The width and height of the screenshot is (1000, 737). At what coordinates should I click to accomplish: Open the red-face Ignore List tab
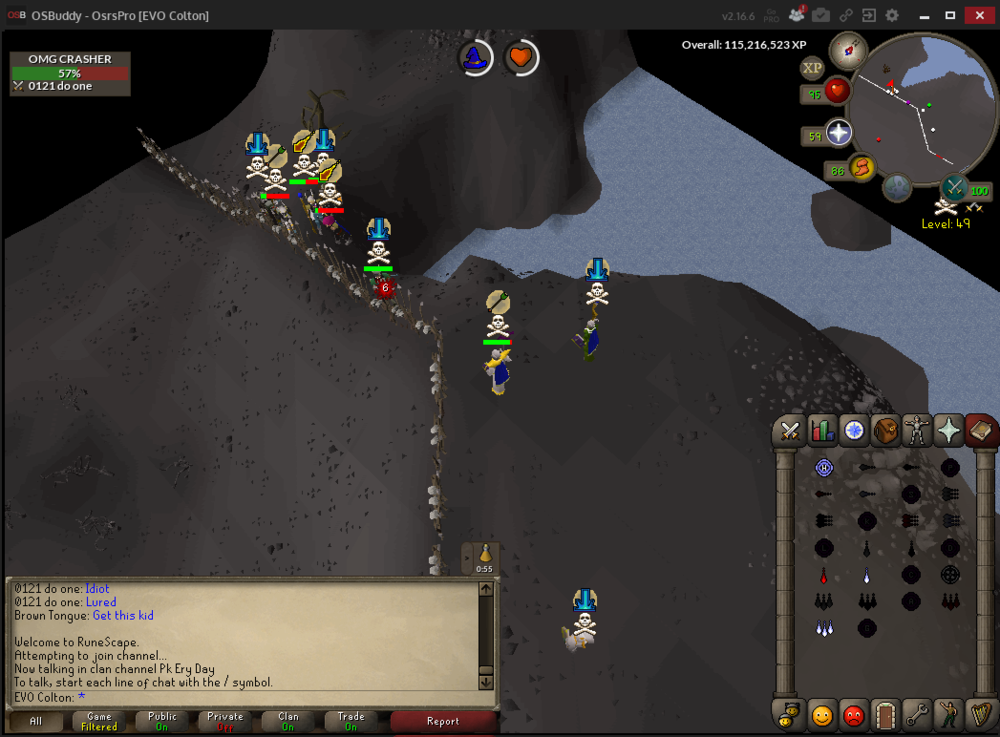(x=853, y=716)
